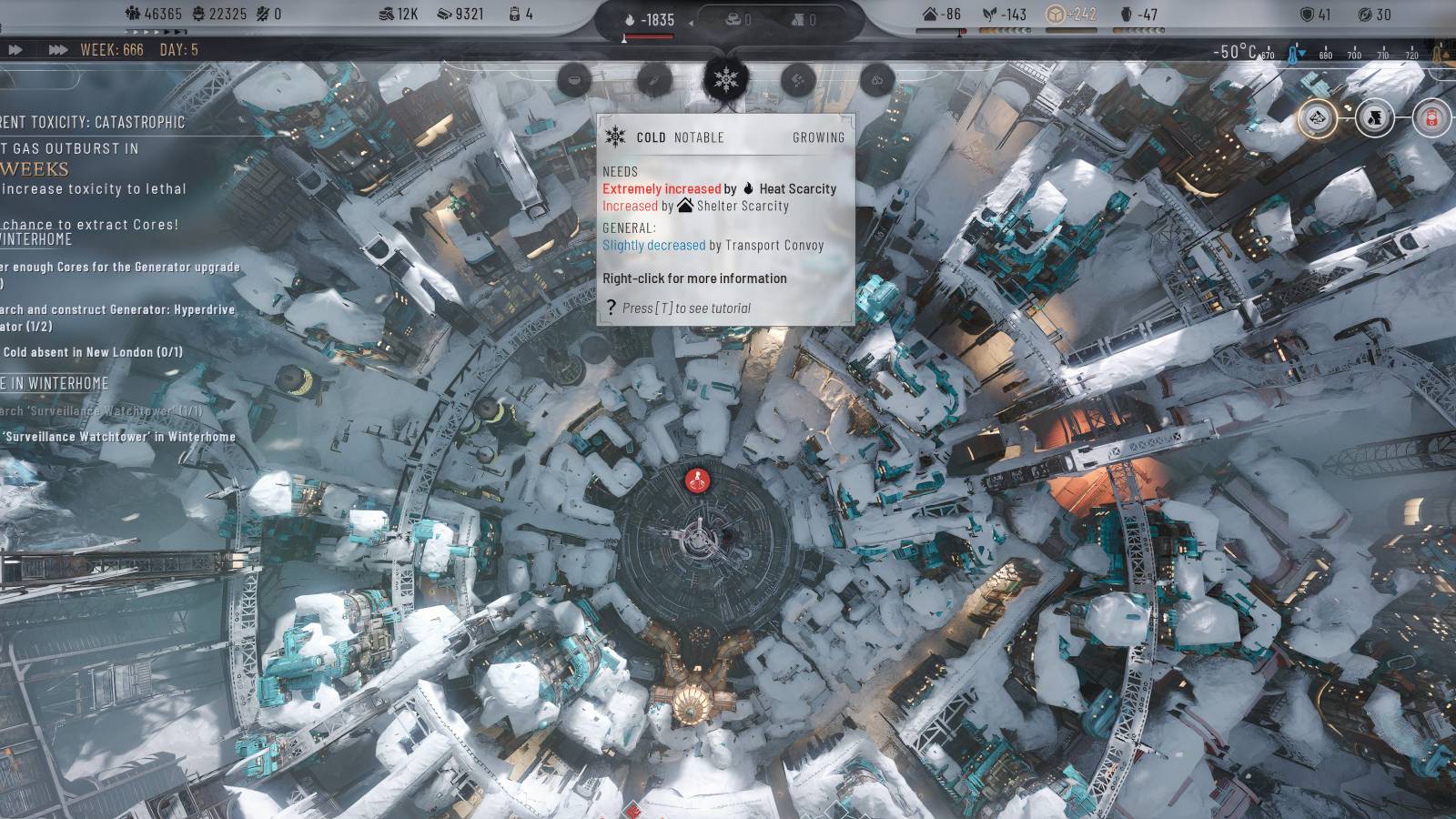Click the tutorial link in the Cold panel
This screenshot has width=1456, height=819.
pos(687,308)
